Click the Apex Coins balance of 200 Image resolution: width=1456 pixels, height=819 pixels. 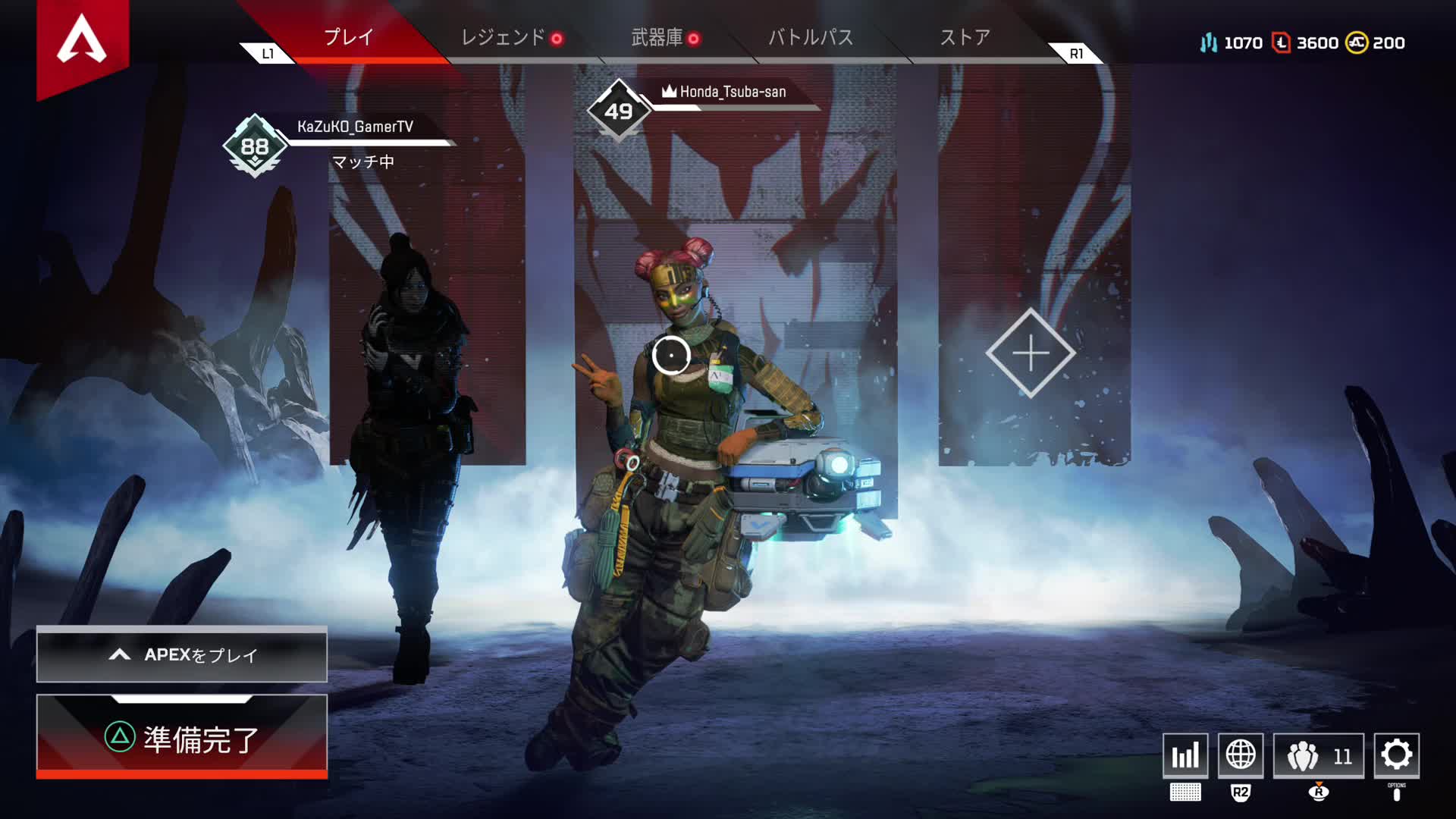(x=1376, y=43)
